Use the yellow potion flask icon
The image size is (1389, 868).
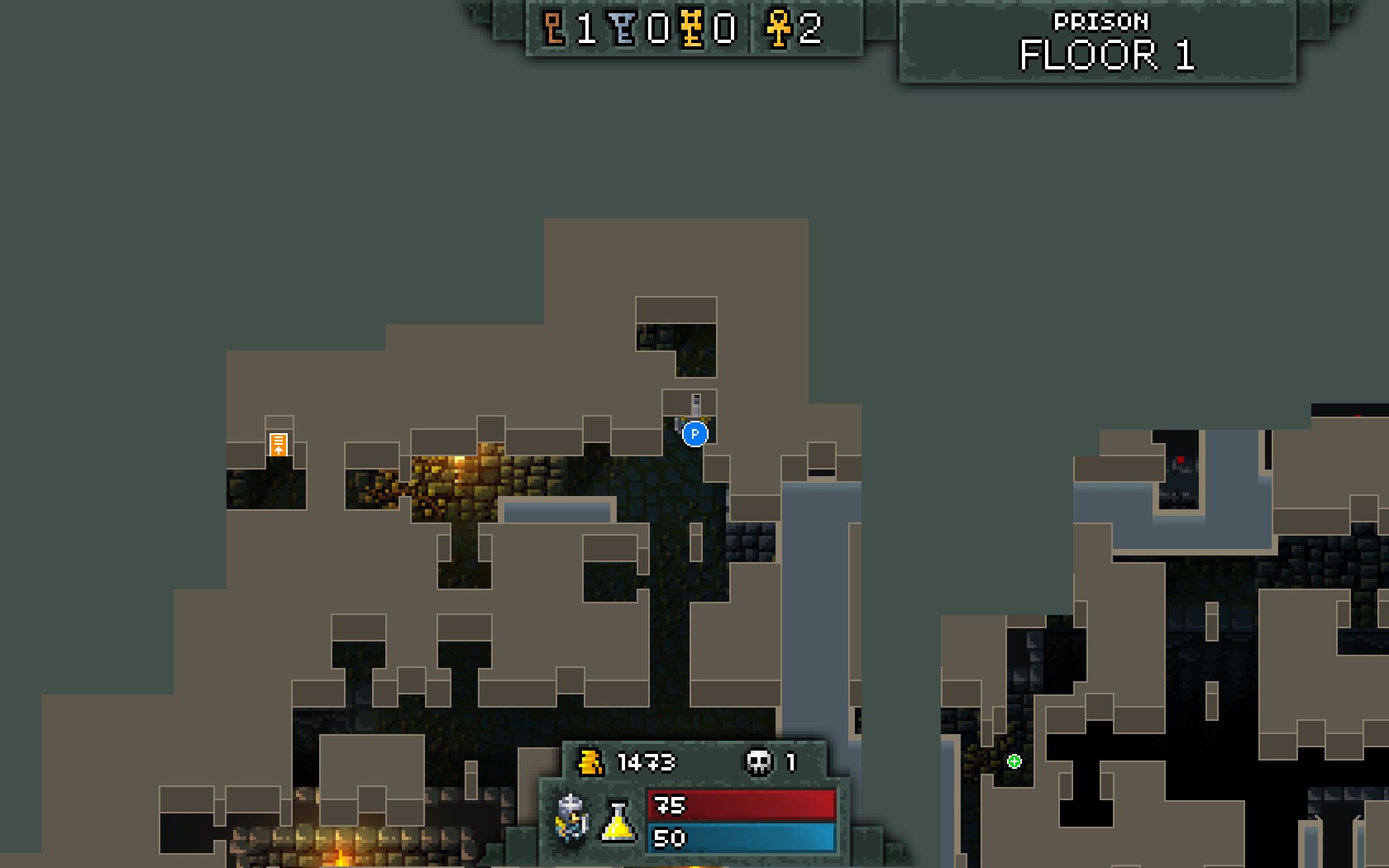(x=618, y=821)
